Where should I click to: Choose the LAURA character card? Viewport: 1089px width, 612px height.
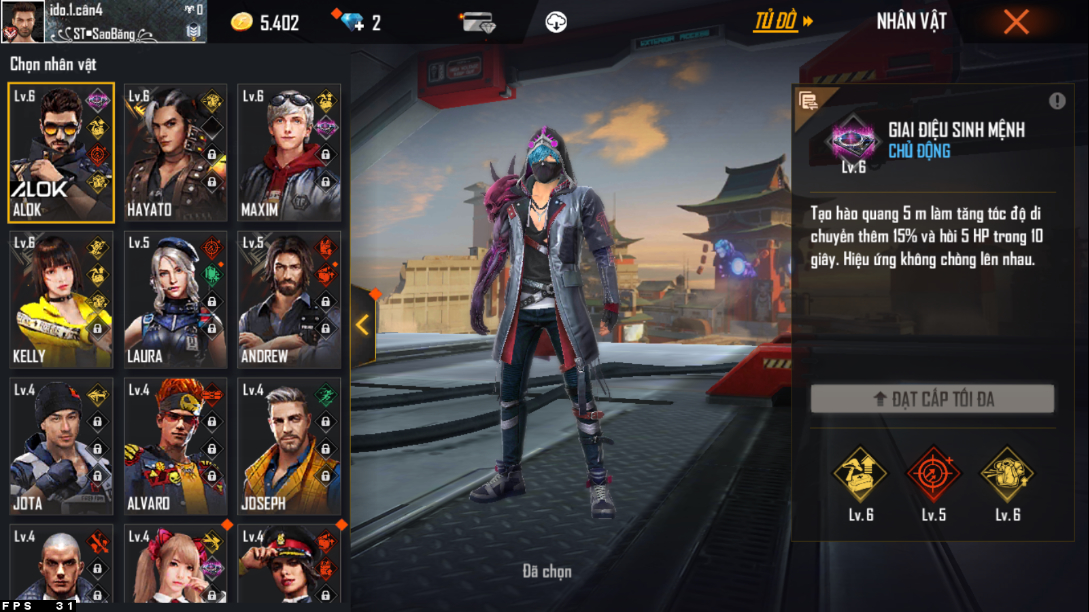point(175,300)
